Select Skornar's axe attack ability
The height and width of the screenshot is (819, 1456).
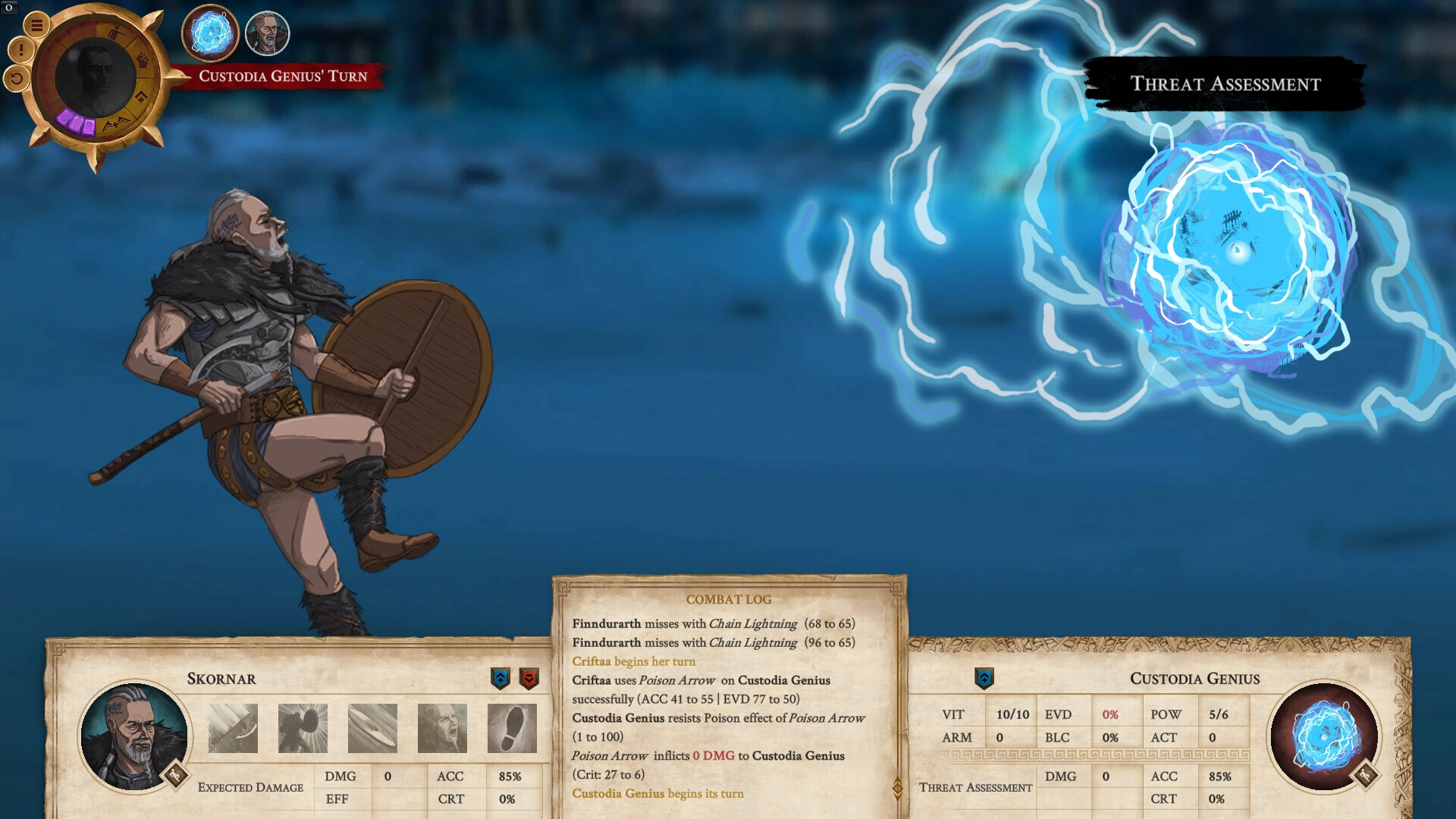[x=232, y=727]
